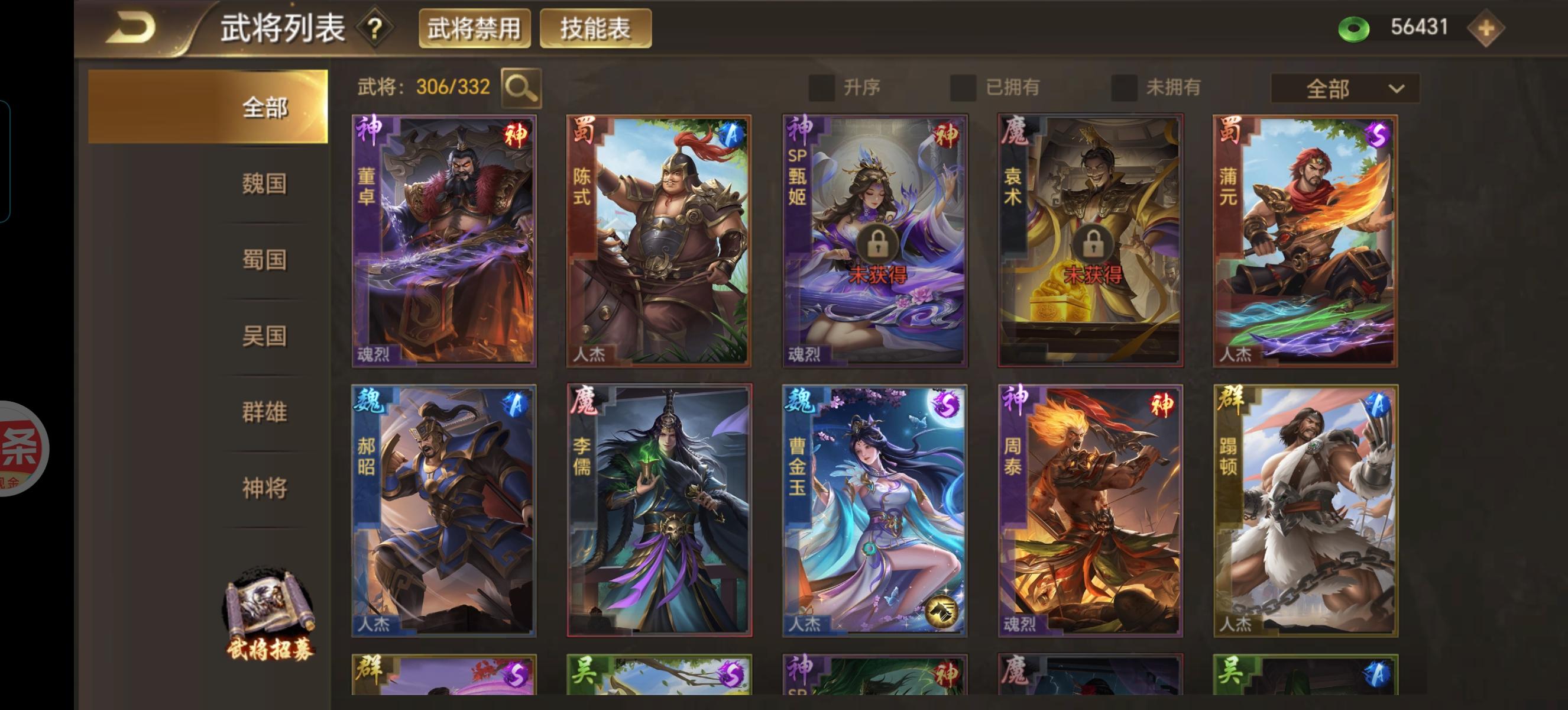Check the 未拥有 unowned filter
This screenshot has height=710, width=1568.
(1123, 88)
